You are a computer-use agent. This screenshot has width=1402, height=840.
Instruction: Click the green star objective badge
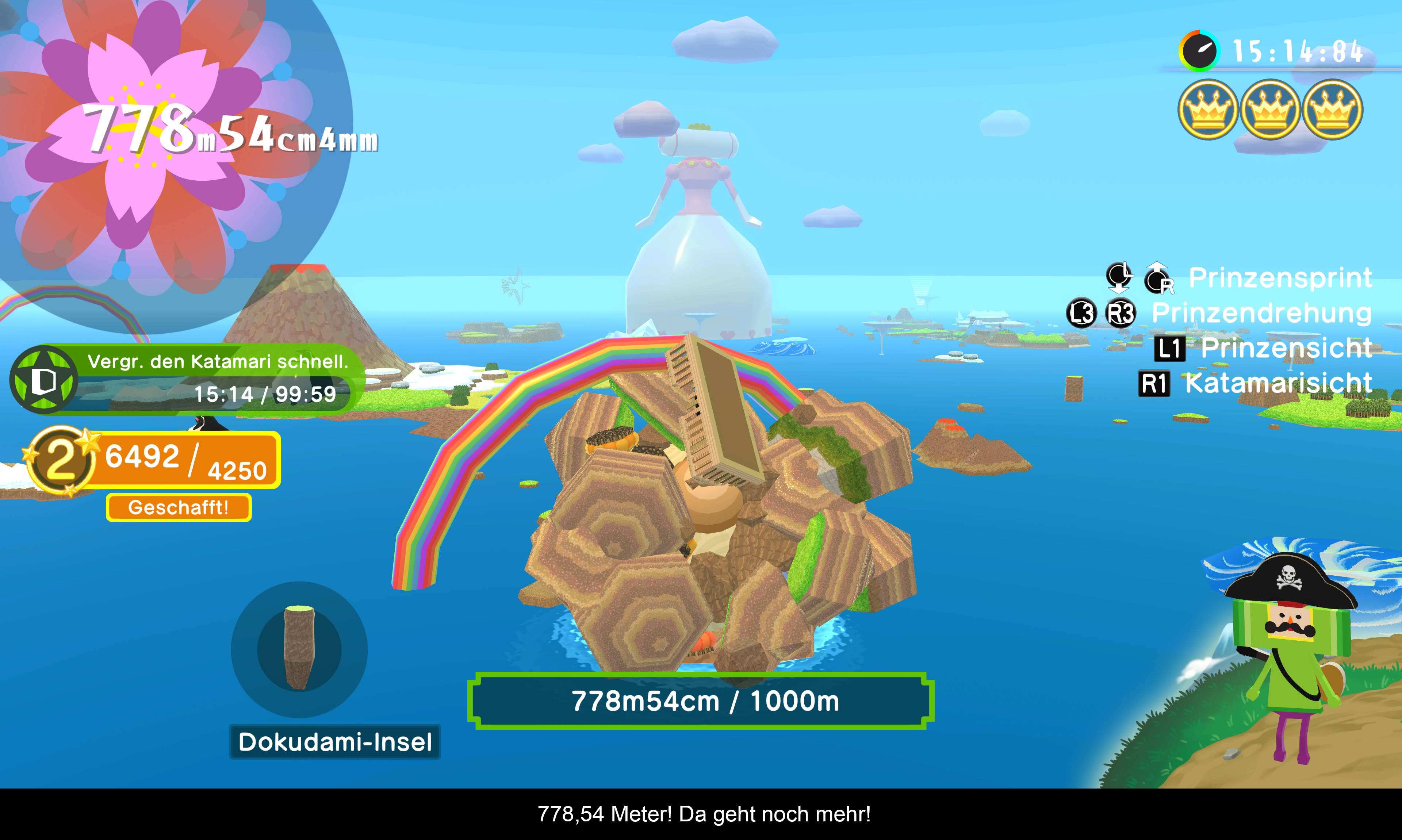click(x=43, y=380)
